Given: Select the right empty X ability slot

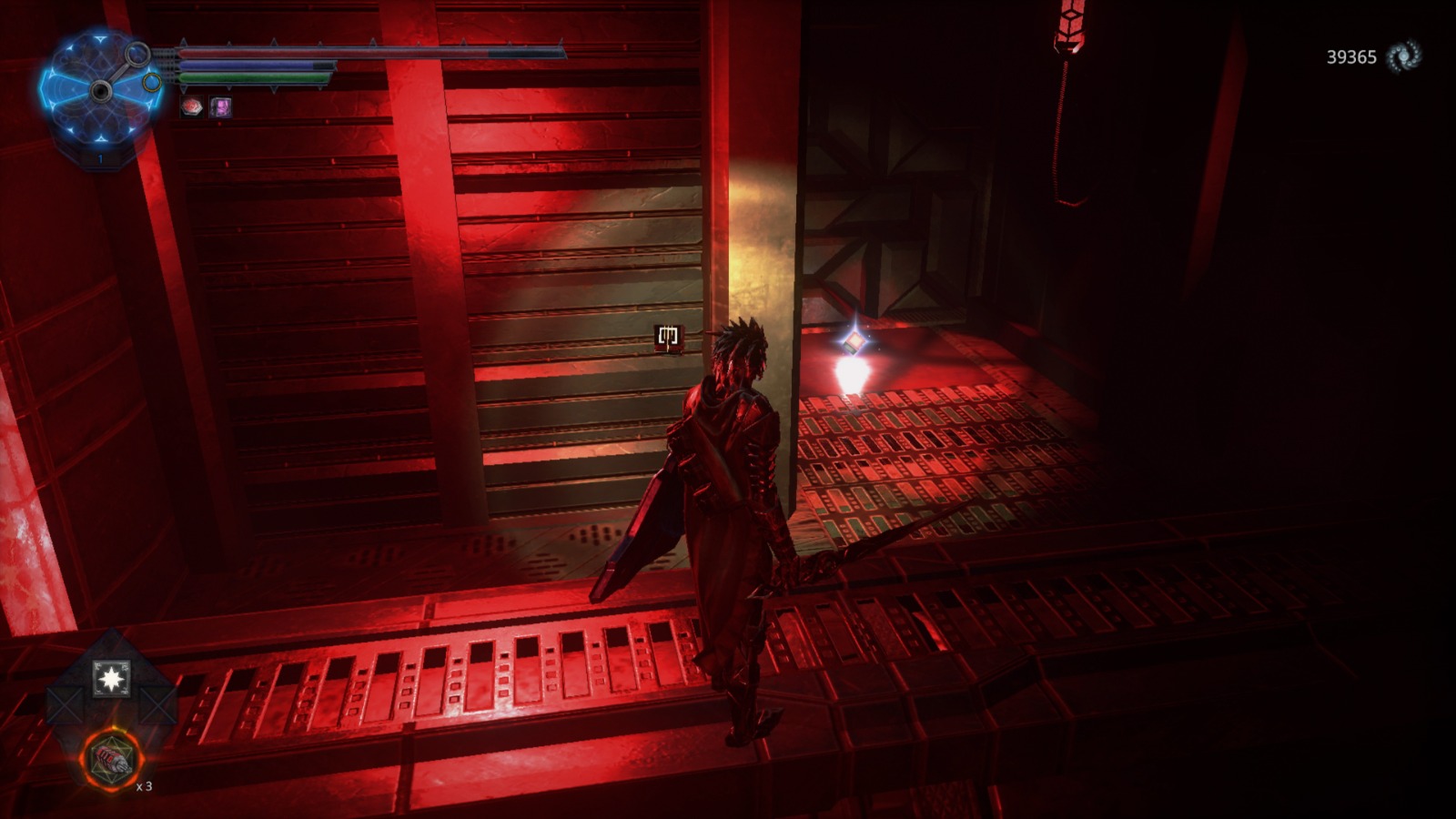Looking at the screenshot, I should (157, 703).
